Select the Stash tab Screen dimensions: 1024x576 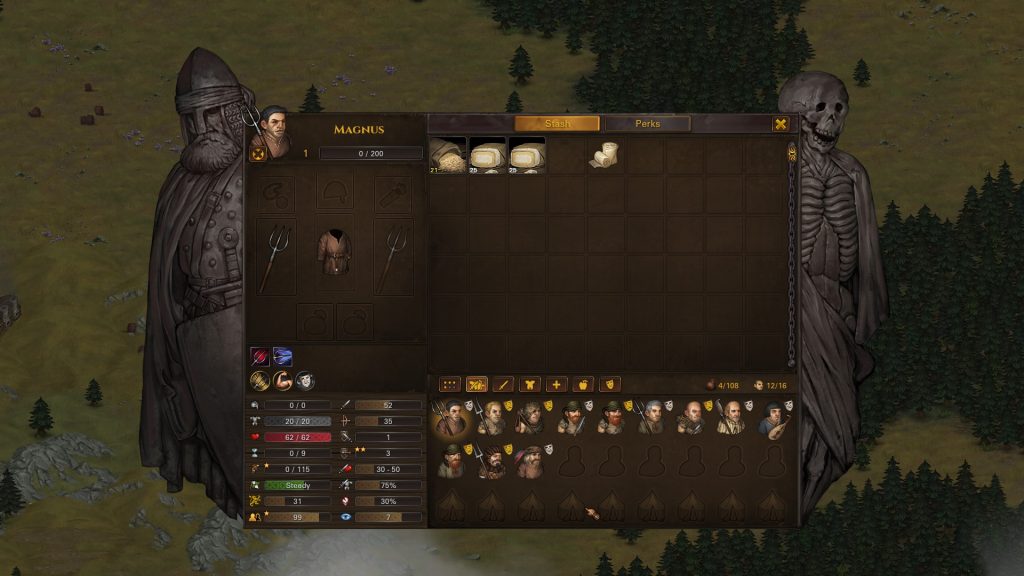click(557, 124)
